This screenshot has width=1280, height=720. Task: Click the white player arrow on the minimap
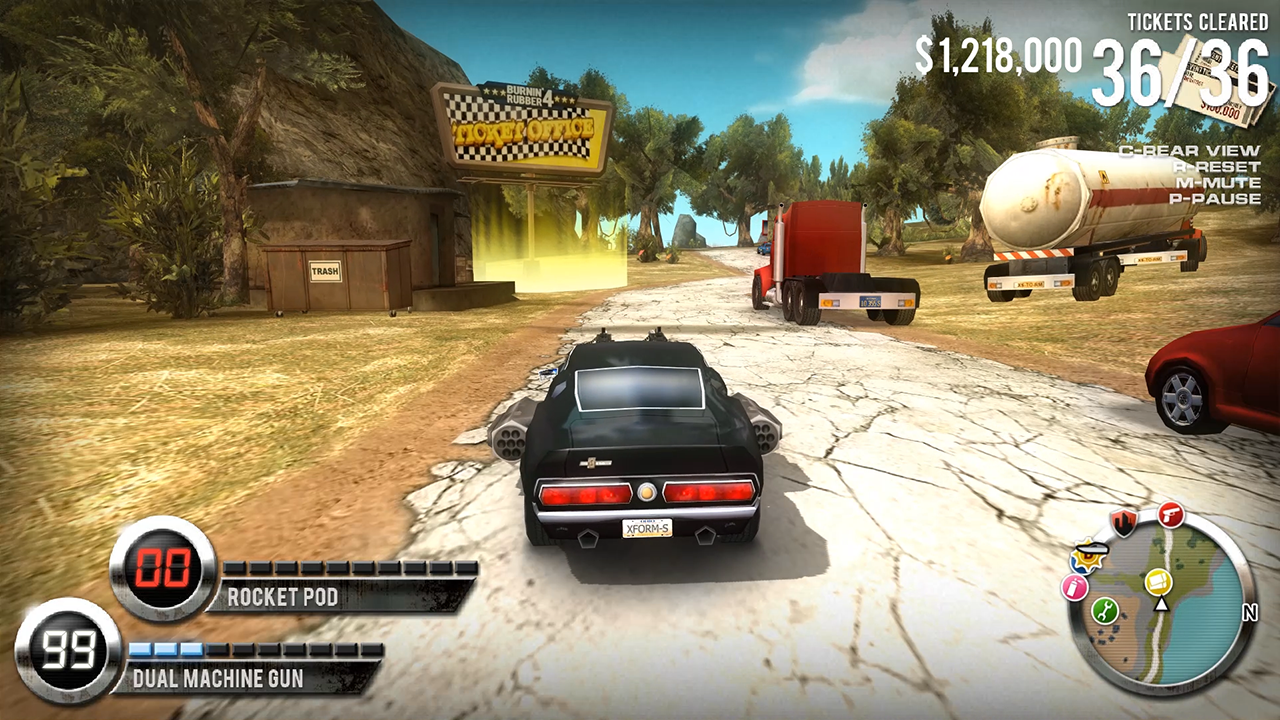1161,605
